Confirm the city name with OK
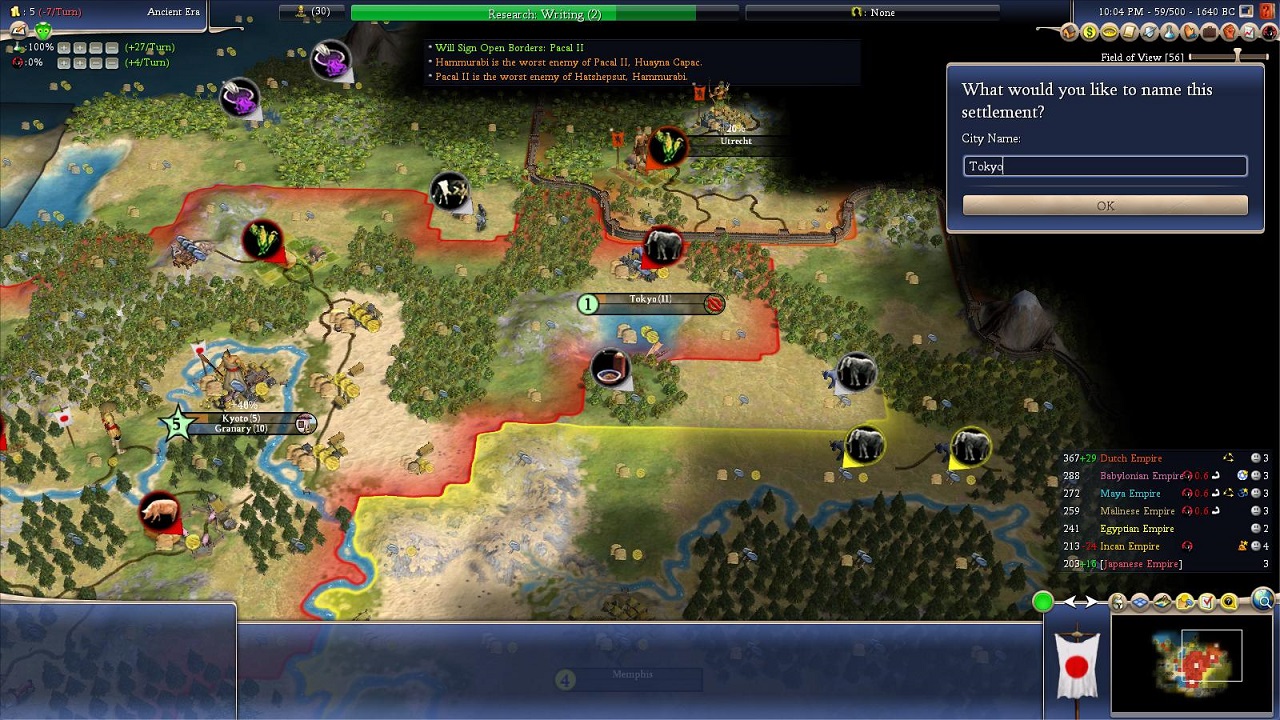 click(x=1105, y=206)
